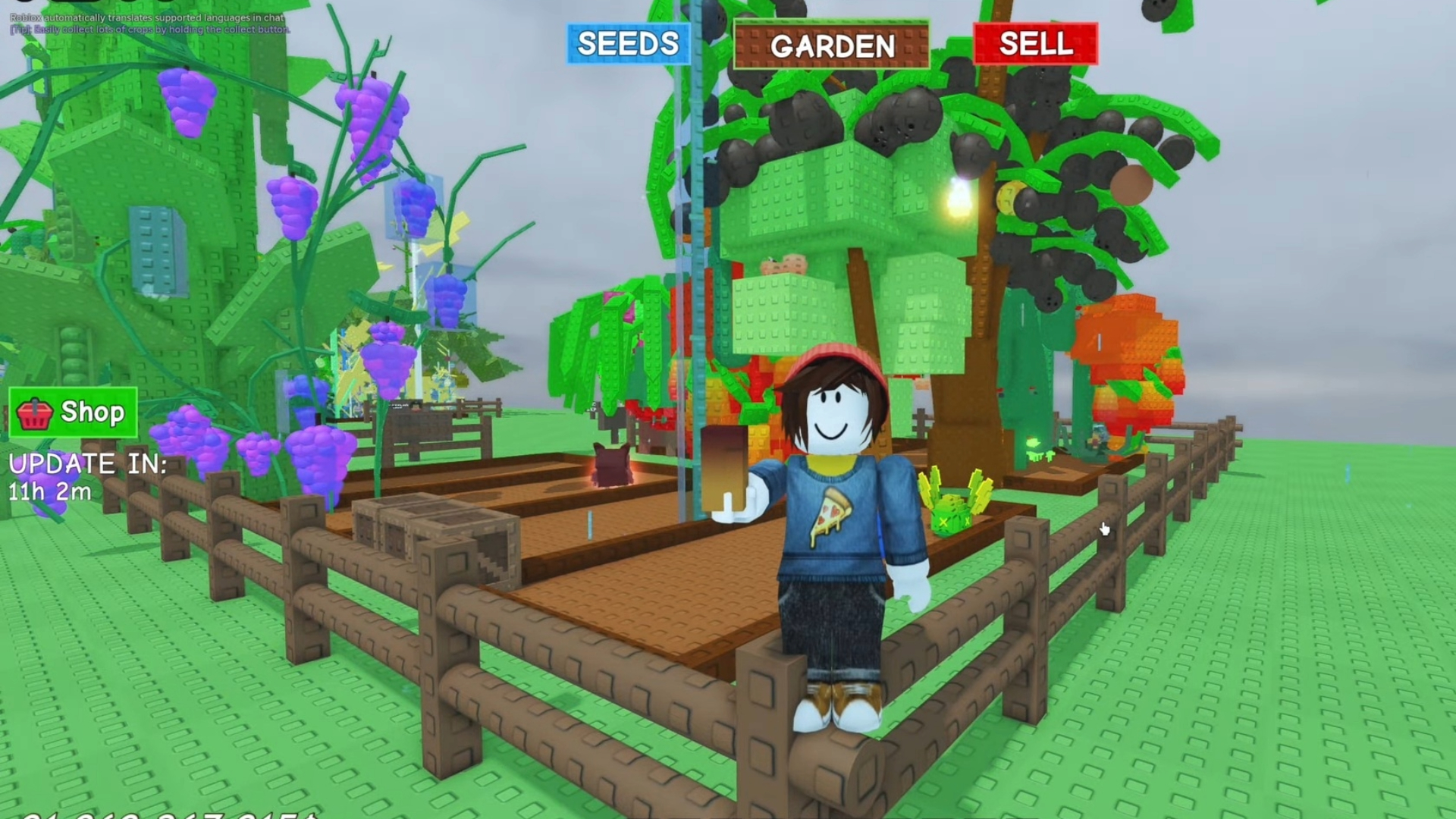
Task: Open the Shop menu
Action: [74, 413]
